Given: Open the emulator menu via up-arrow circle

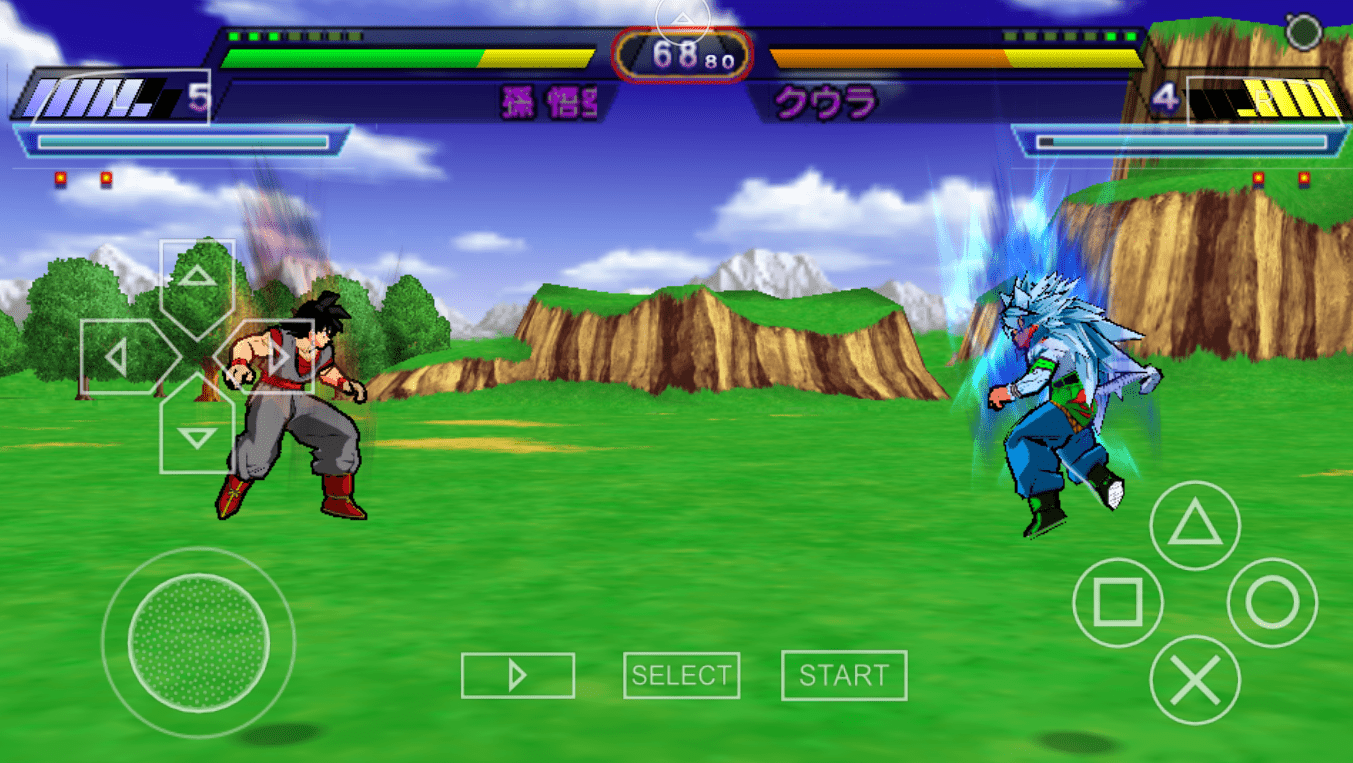Looking at the screenshot, I should click(x=683, y=19).
